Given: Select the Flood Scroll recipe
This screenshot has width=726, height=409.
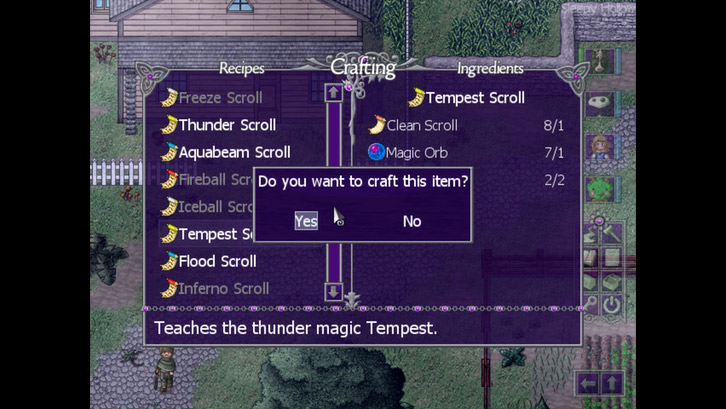Looking at the screenshot, I should 217,261.
